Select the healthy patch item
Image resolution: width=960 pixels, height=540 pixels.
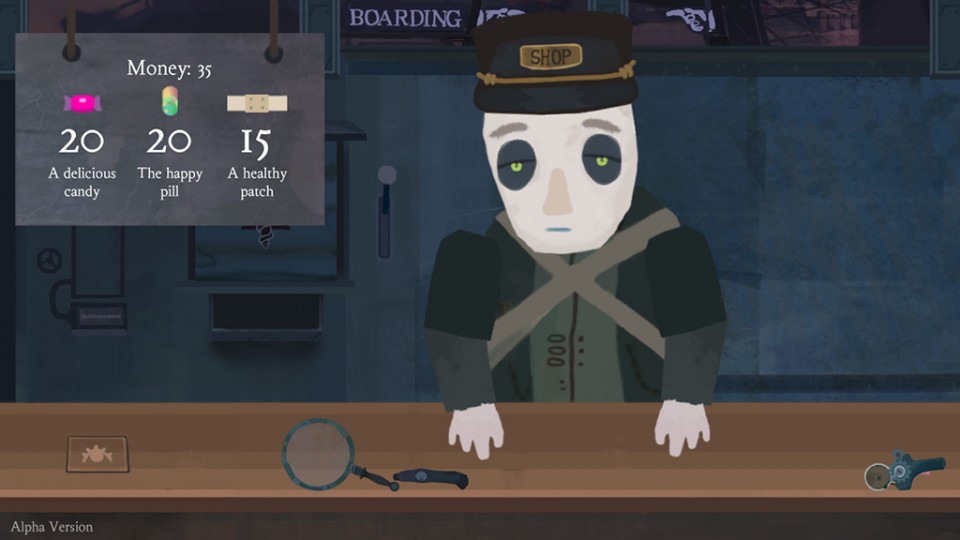(x=257, y=104)
